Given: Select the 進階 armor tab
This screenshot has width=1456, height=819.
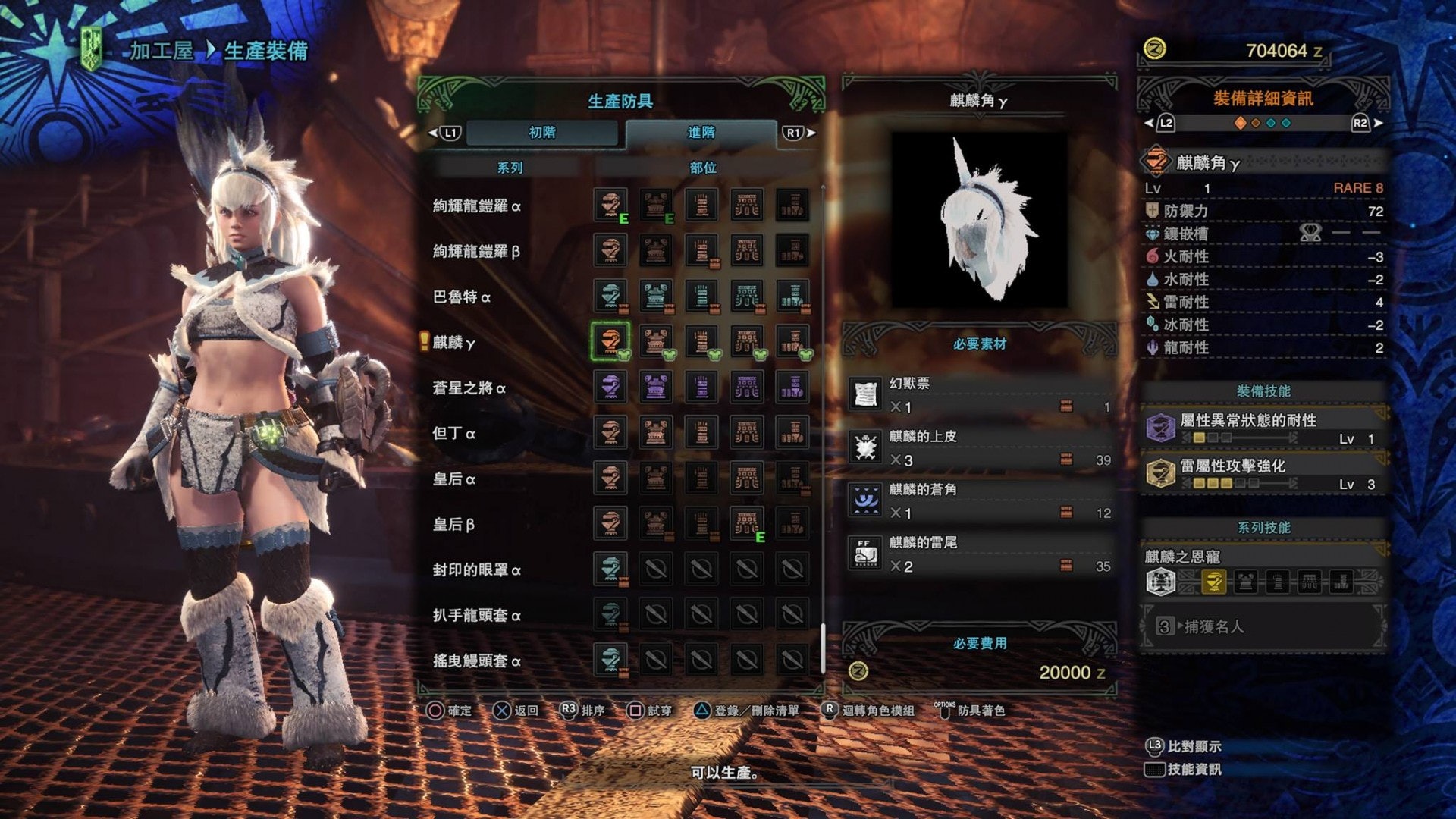Looking at the screenshot, I should (x=701, y=133).
